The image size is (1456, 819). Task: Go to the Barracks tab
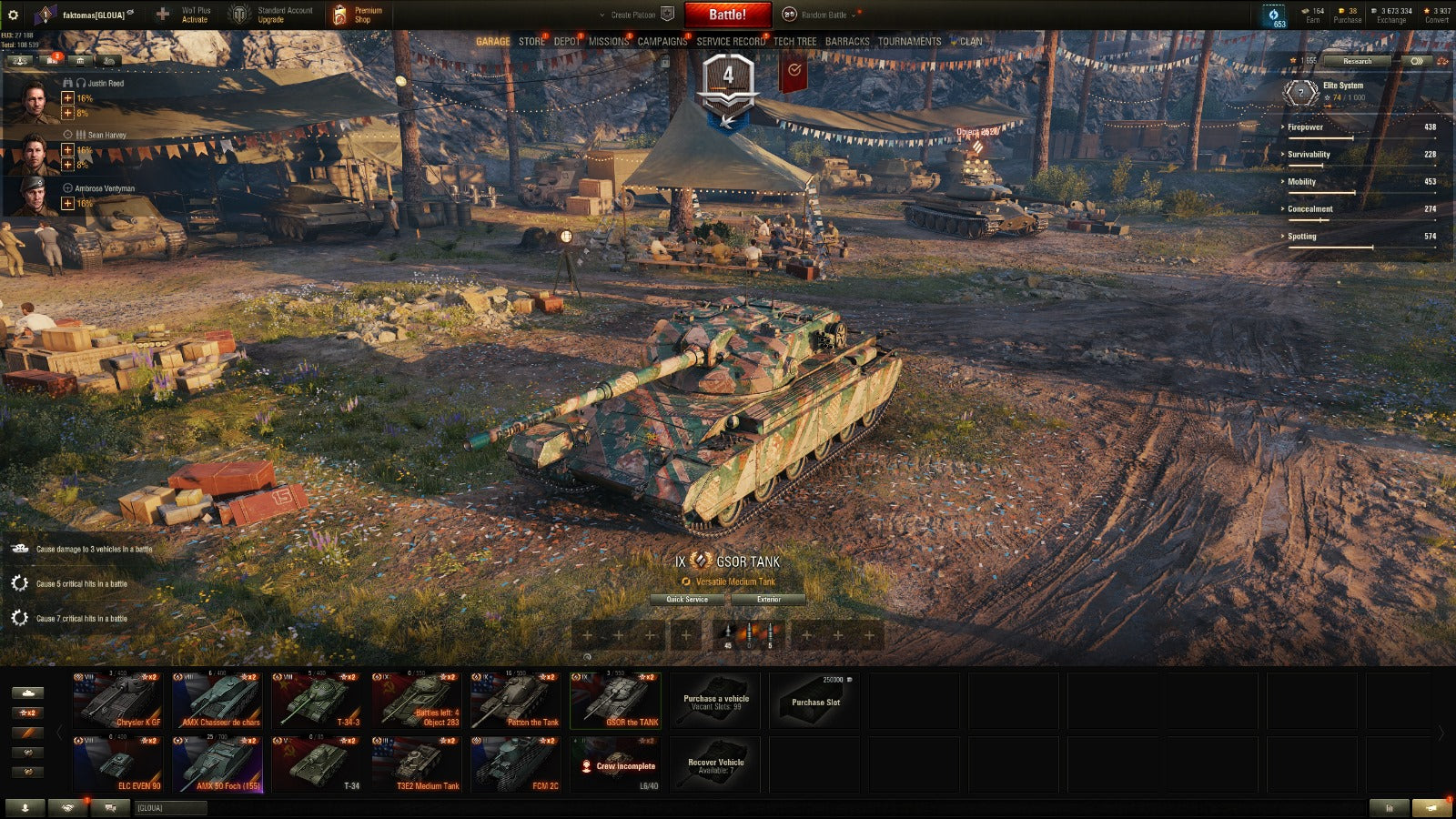[846, 42]
